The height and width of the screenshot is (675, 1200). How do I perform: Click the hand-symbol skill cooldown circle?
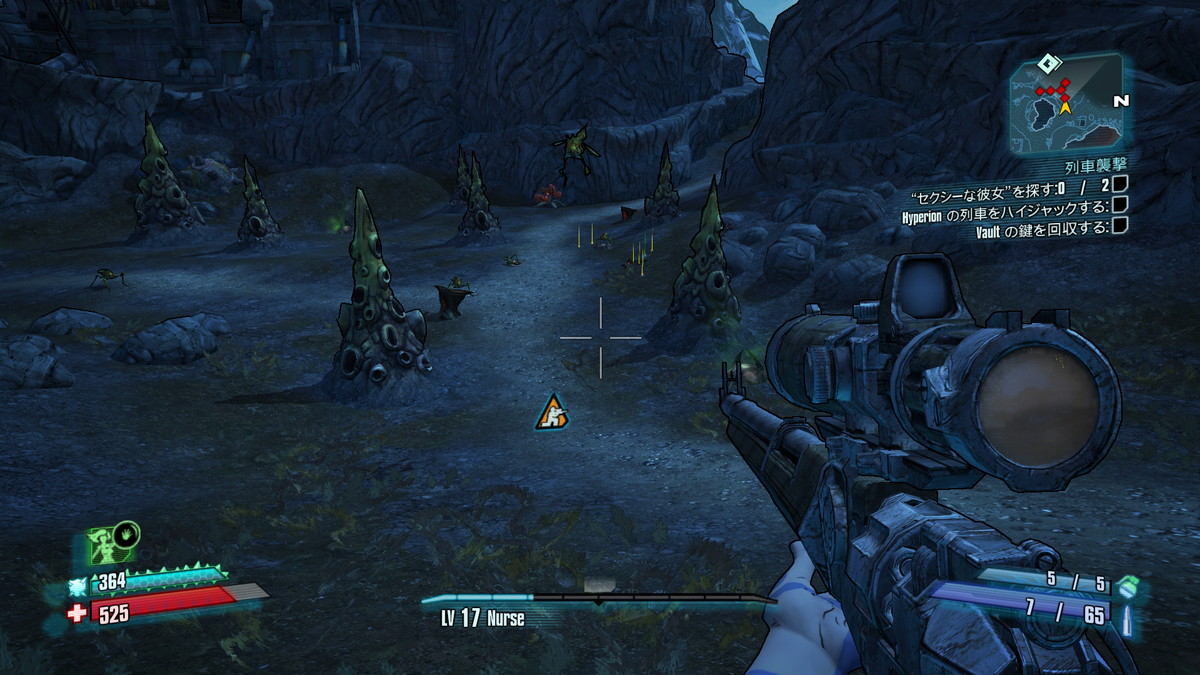(x=127, y=535)
